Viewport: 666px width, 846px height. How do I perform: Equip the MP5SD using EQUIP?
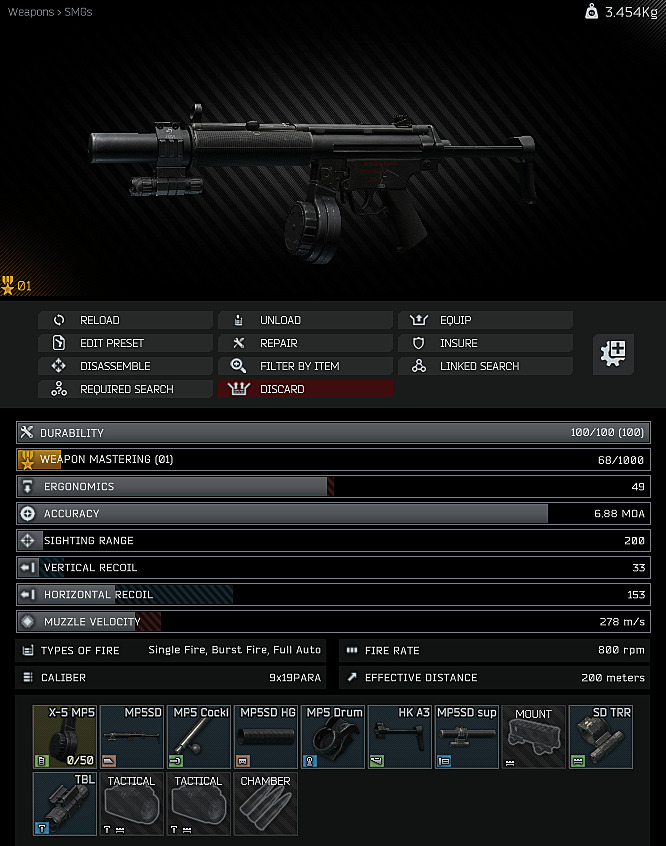coord(485,320)
